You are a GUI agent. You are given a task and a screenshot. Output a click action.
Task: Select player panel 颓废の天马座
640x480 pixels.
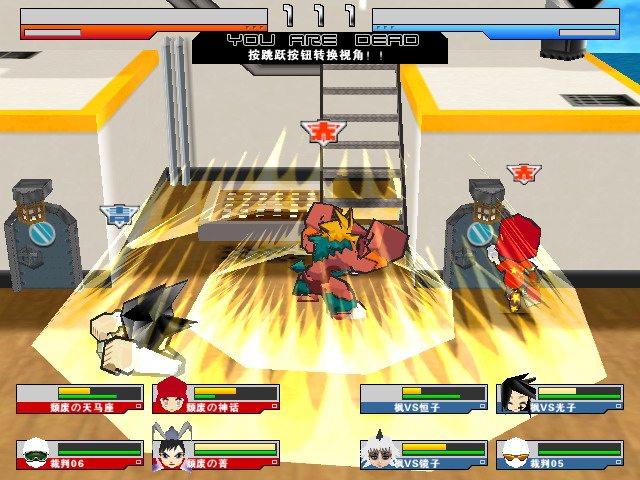[79, 399]
